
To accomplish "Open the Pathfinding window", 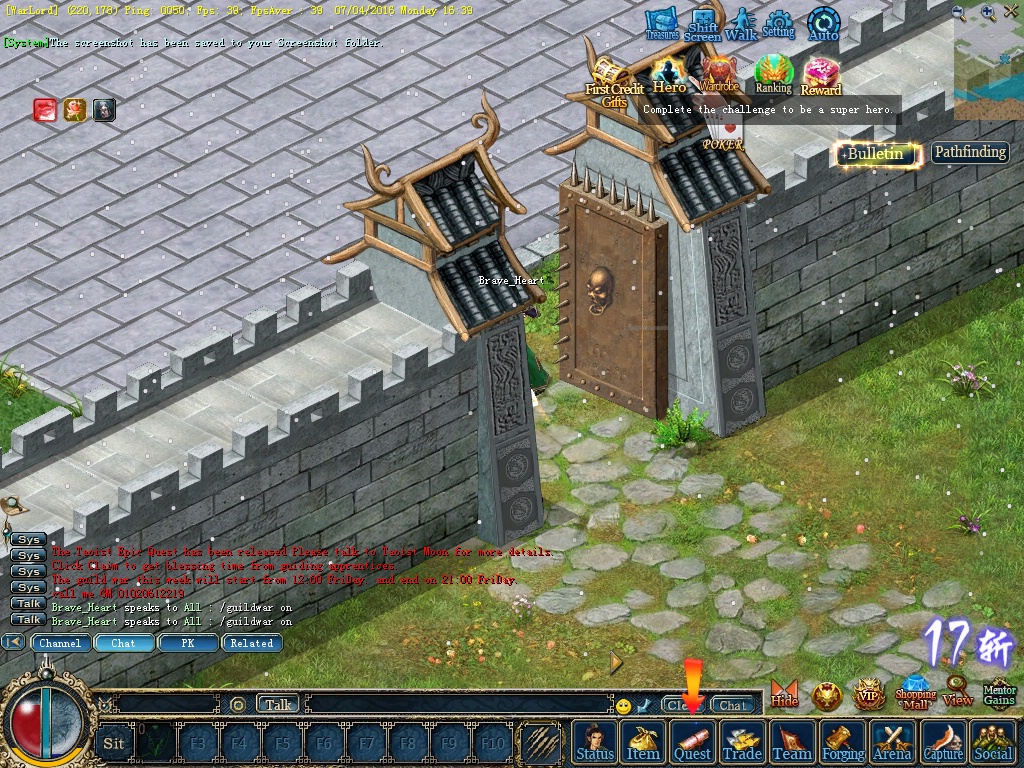I will coord(970,153).
